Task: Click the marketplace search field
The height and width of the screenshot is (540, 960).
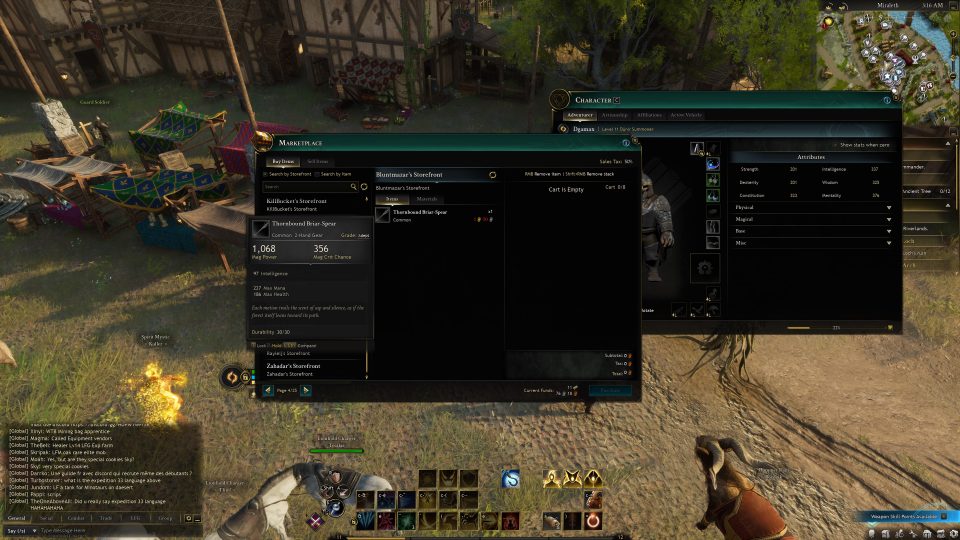Action: [306, 186]
